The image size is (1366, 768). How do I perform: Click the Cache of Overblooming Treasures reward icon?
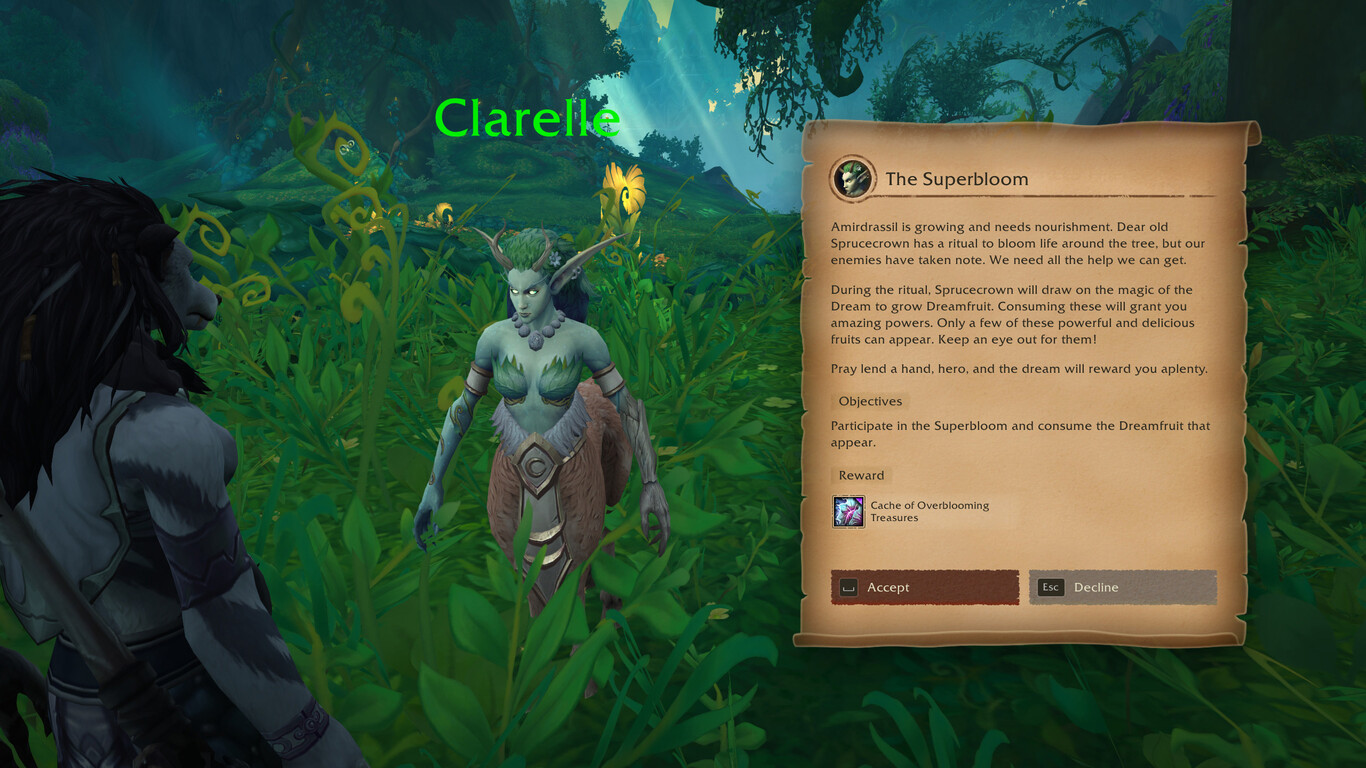(848, 512)
